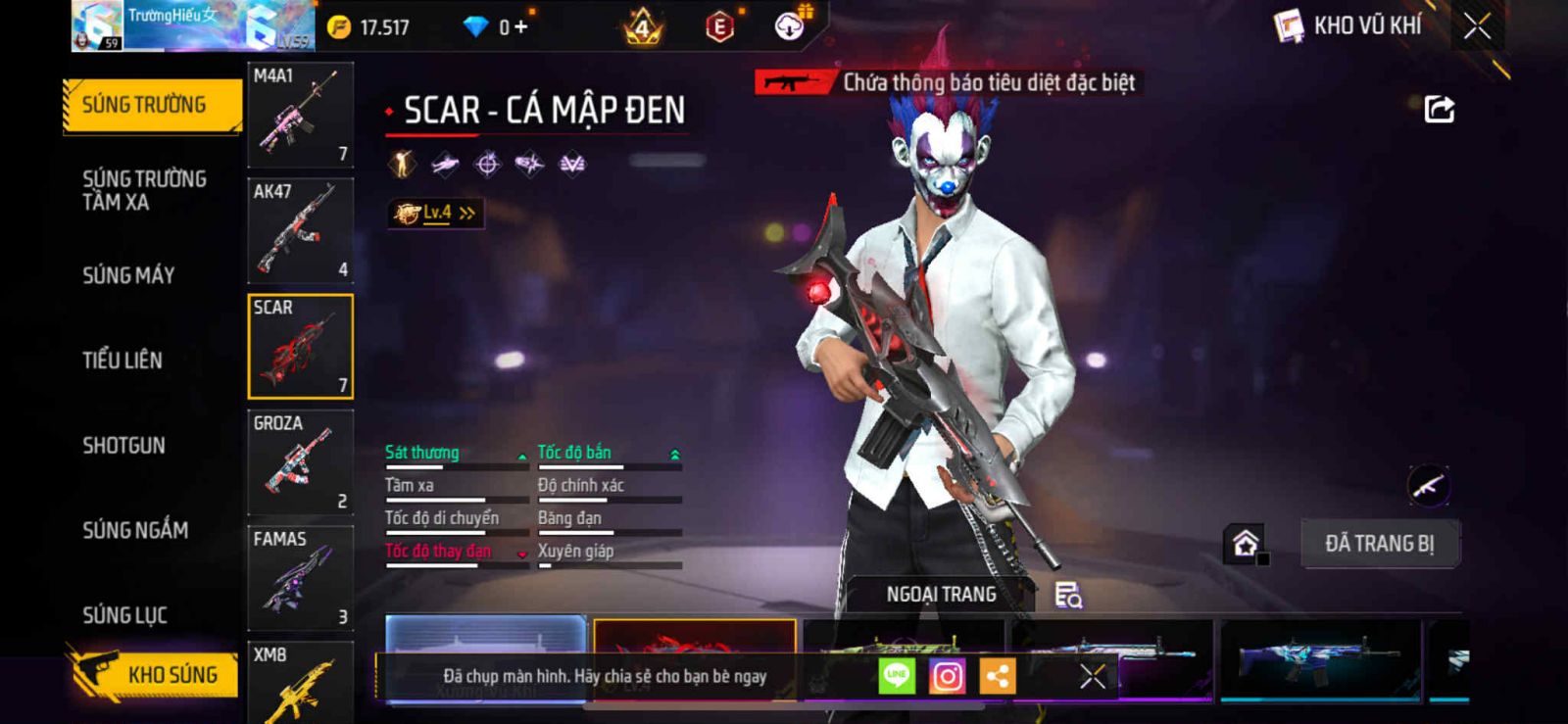Screen dimensions: 1568x724
Task: Select the Súng Máy category
Action: [x=128, y=275]
